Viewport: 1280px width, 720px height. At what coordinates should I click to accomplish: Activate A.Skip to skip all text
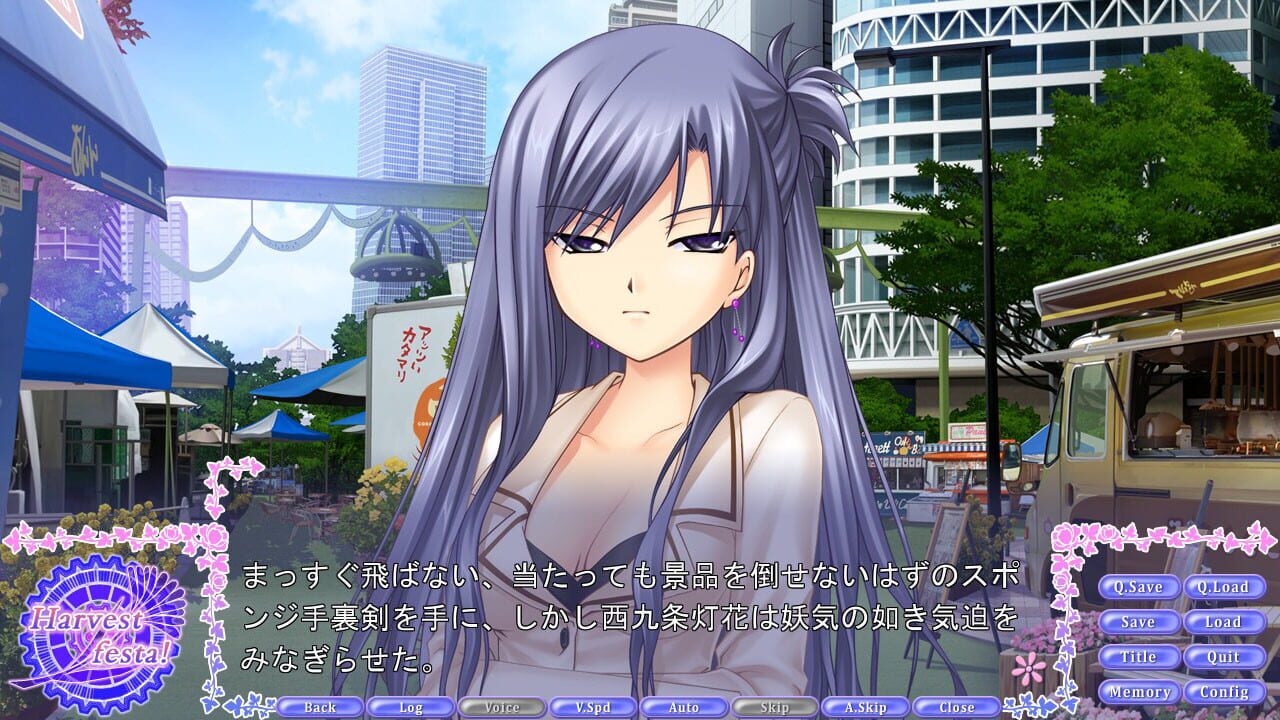pos(868,707)
